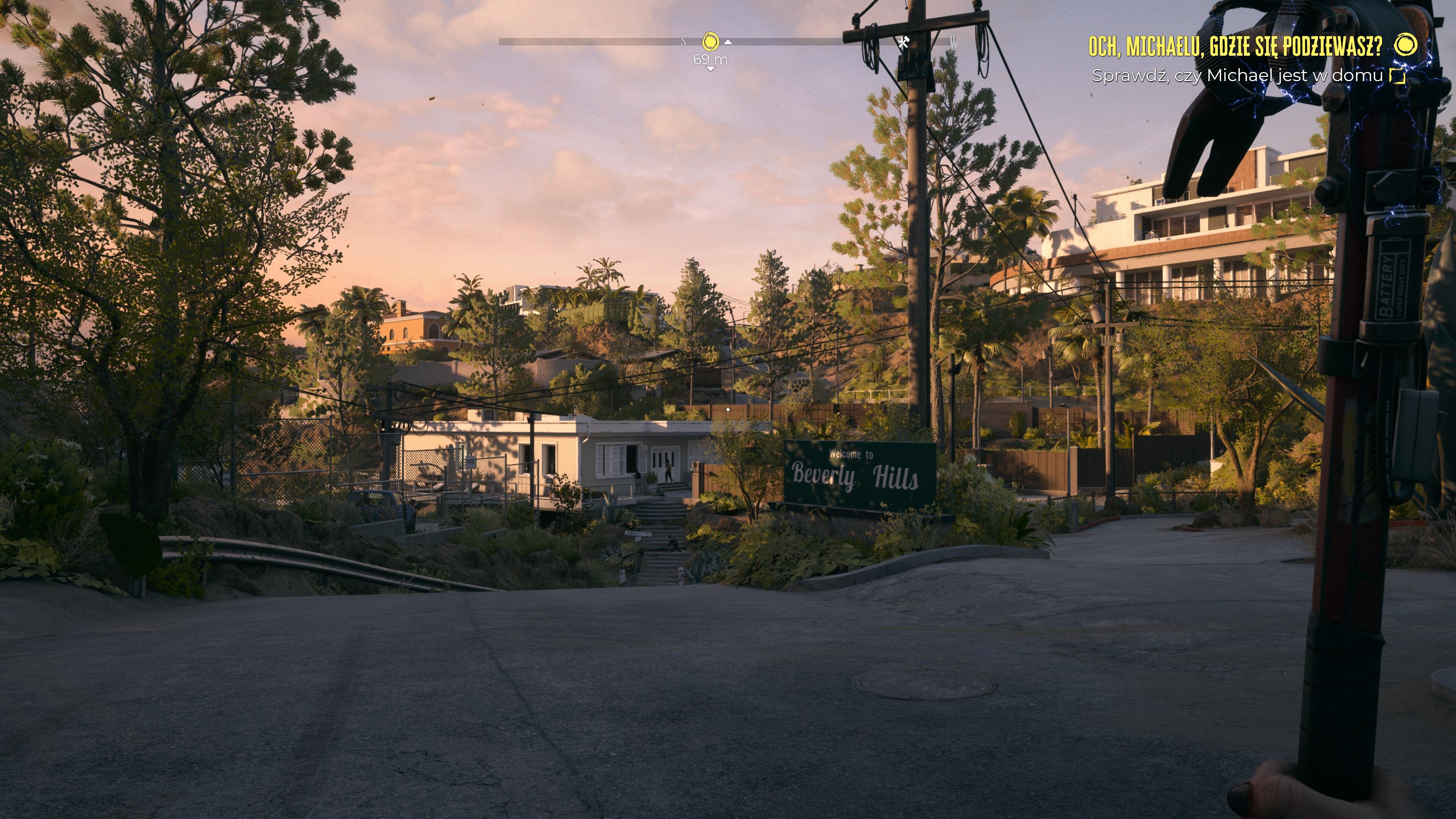Select the workbench tools icon on the compass
Image resolution: width=1456 pixels, height=819 pixels.
tap(903, 42)
